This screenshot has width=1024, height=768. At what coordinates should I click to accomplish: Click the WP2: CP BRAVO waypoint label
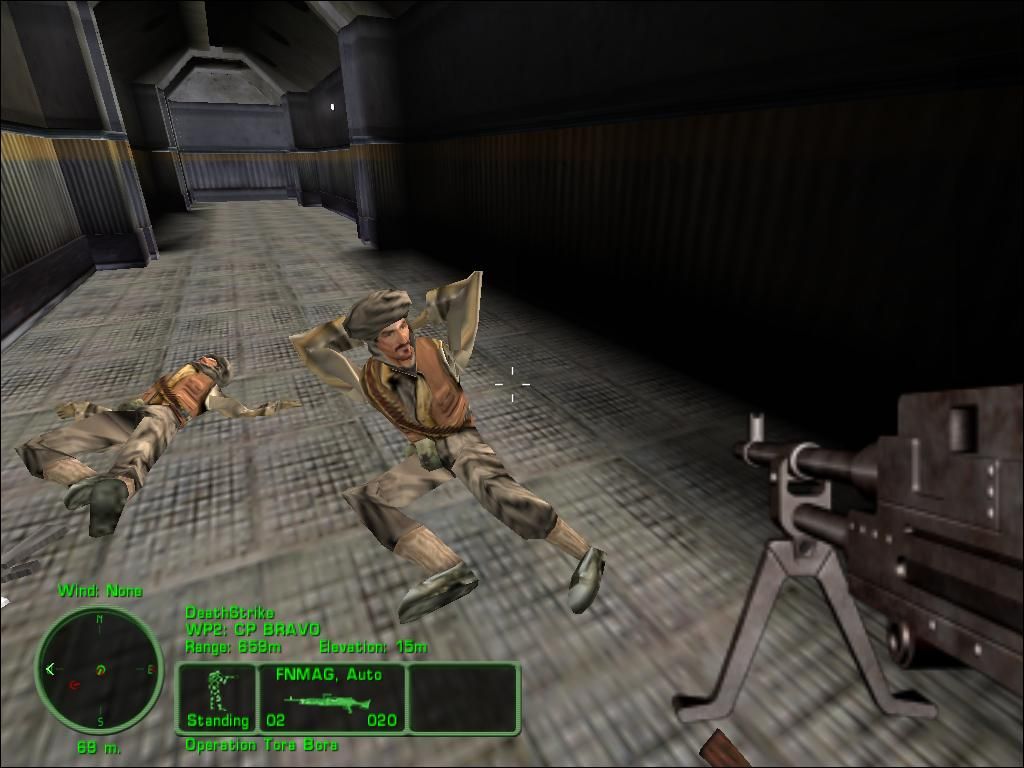253,630
